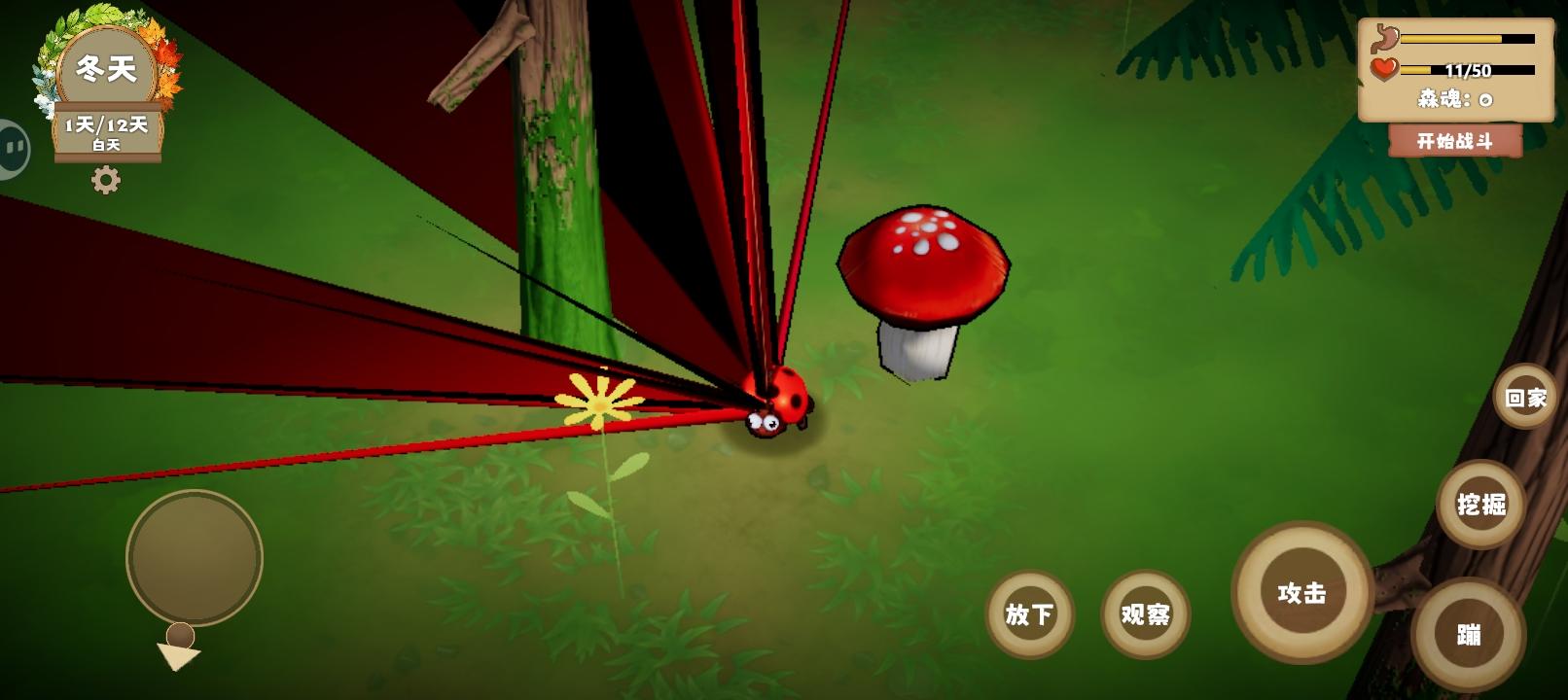Select the 冬天 winter season wreath emblem
The height and width of the screenshot is (700, 1568).
click(109, 66)
